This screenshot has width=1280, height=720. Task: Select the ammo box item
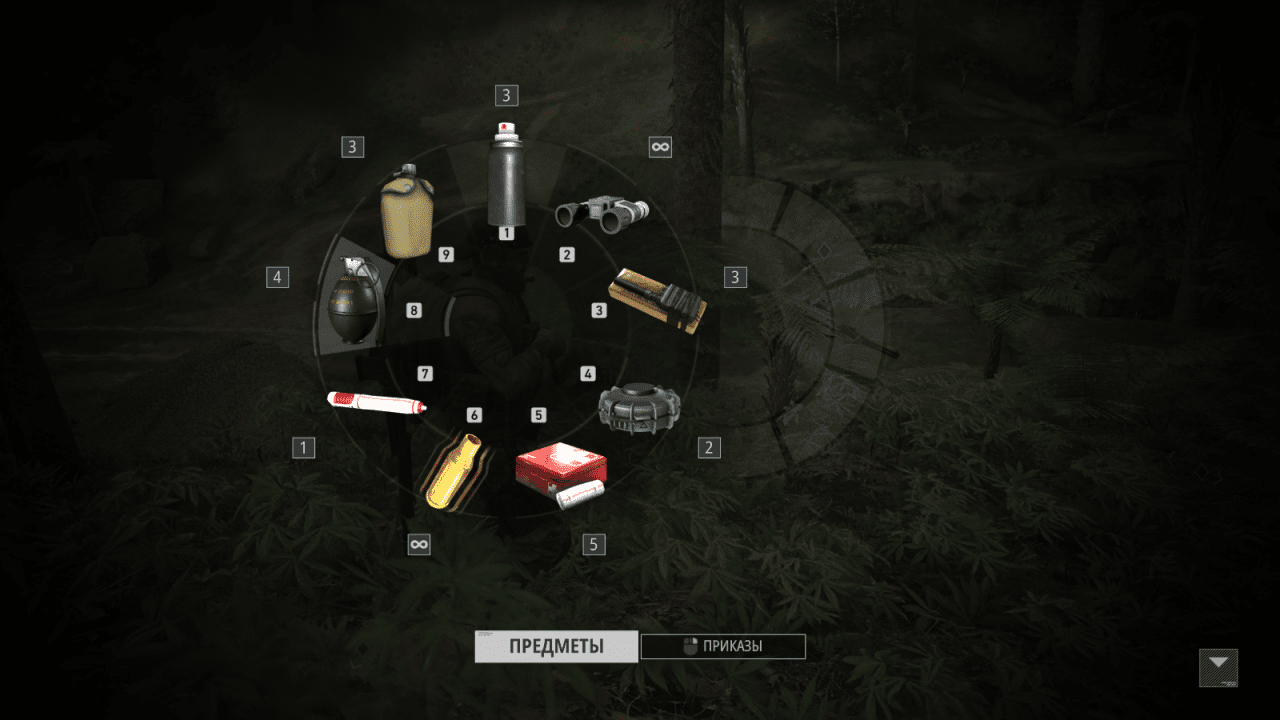click(x=657, y=302)
